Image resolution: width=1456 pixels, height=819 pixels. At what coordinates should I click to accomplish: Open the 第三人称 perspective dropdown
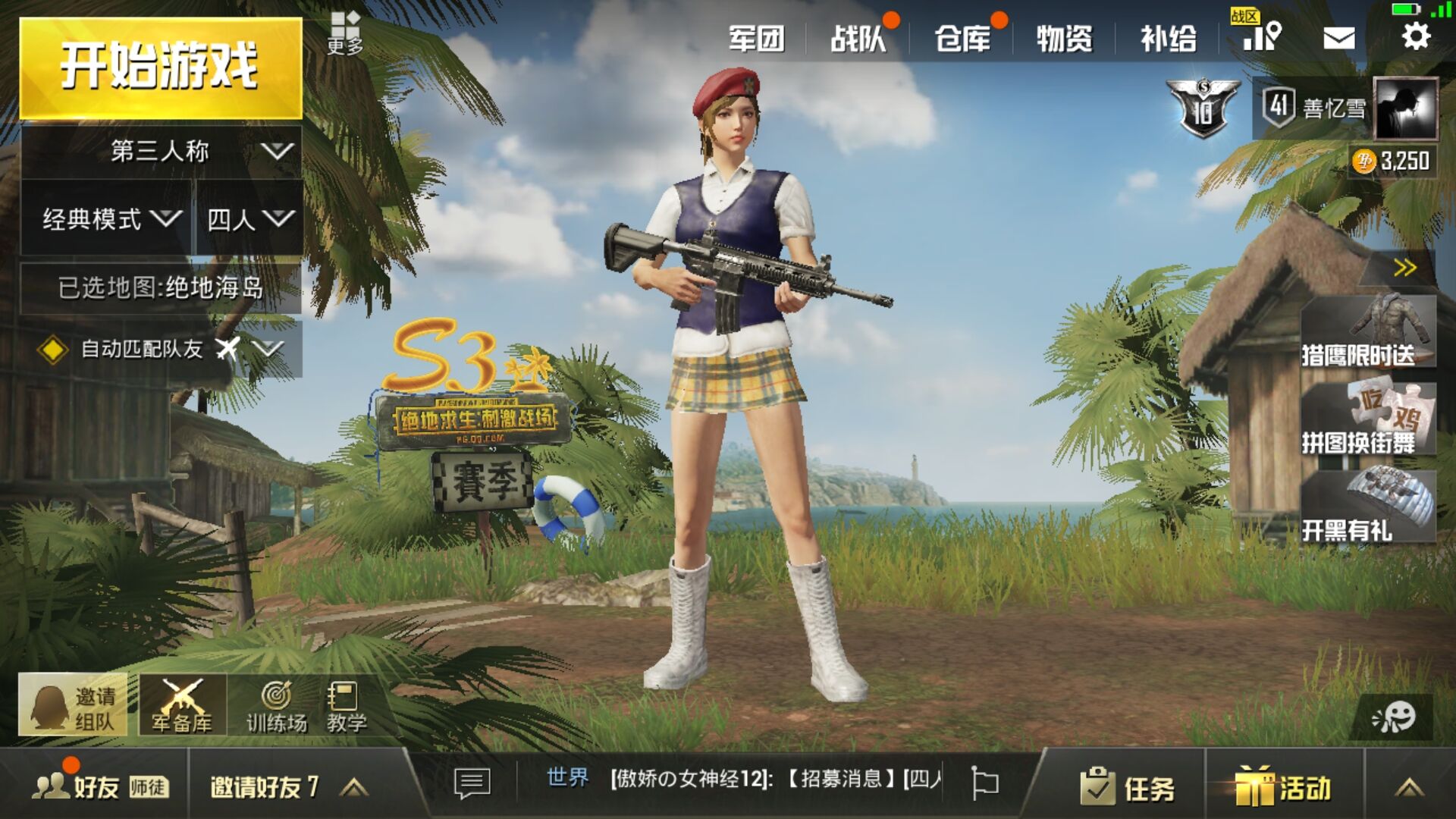pyautogui.click(x=161, y=152)
